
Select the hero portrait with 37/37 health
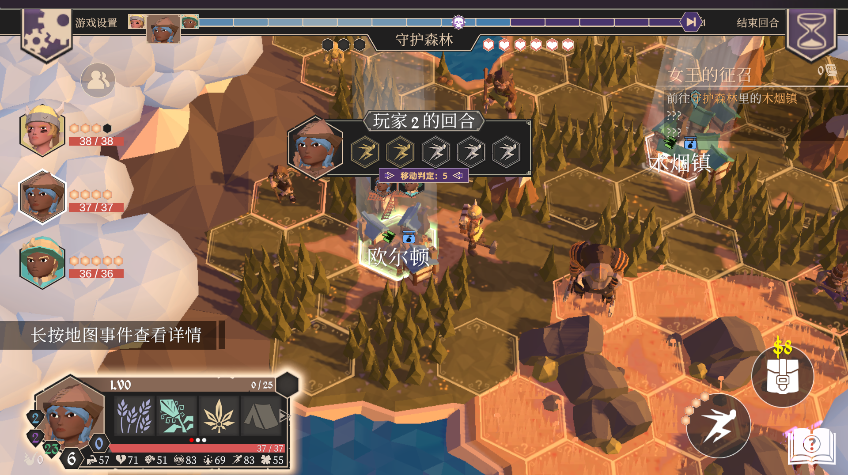pos(42,196)
